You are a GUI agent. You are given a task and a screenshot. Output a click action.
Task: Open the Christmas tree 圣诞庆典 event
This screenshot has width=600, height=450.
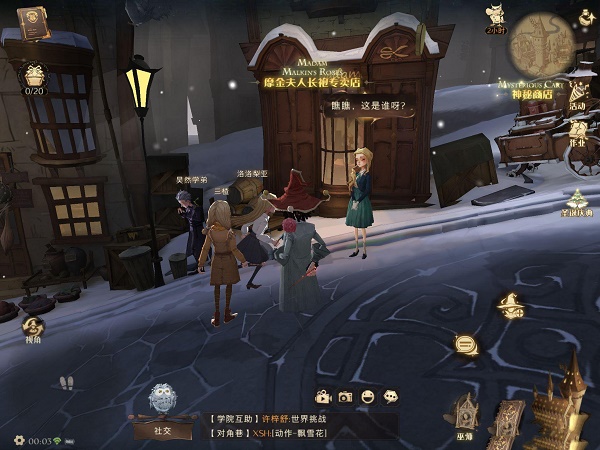[578, 200]
